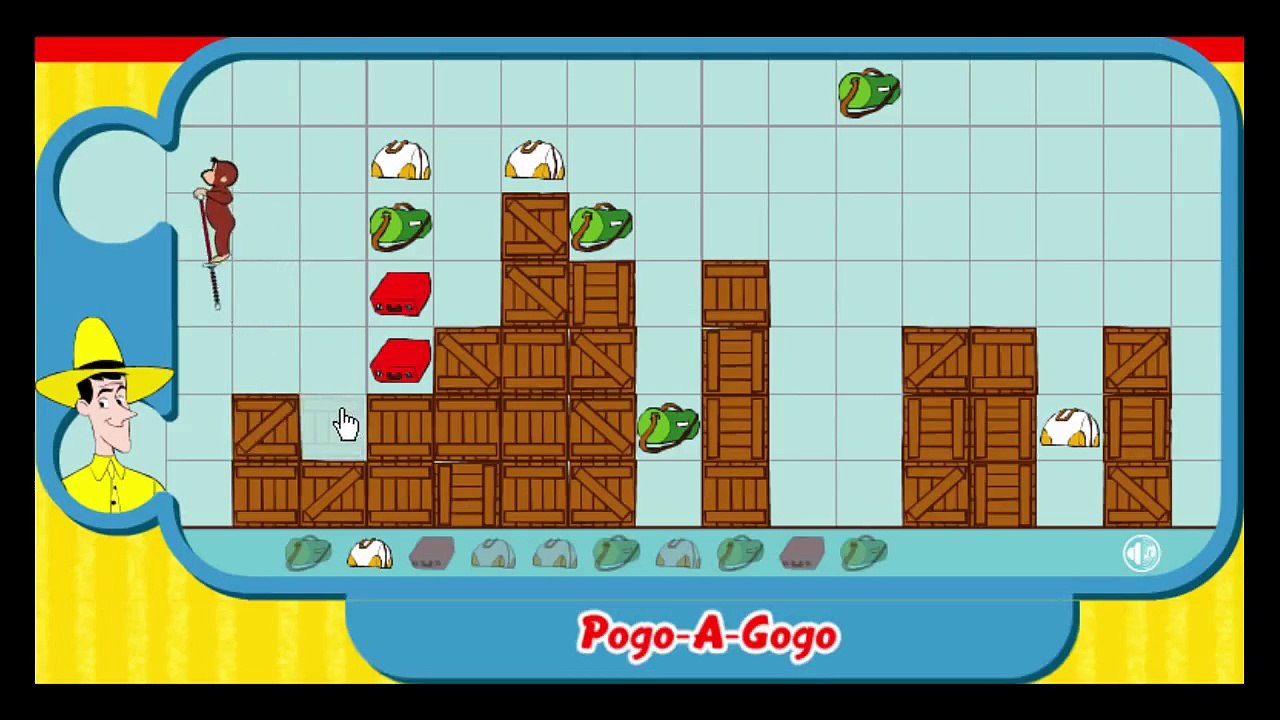1280x720 pixels.
Task: Click the white hat atop the tall crate stack
Action: pos(535,158)
